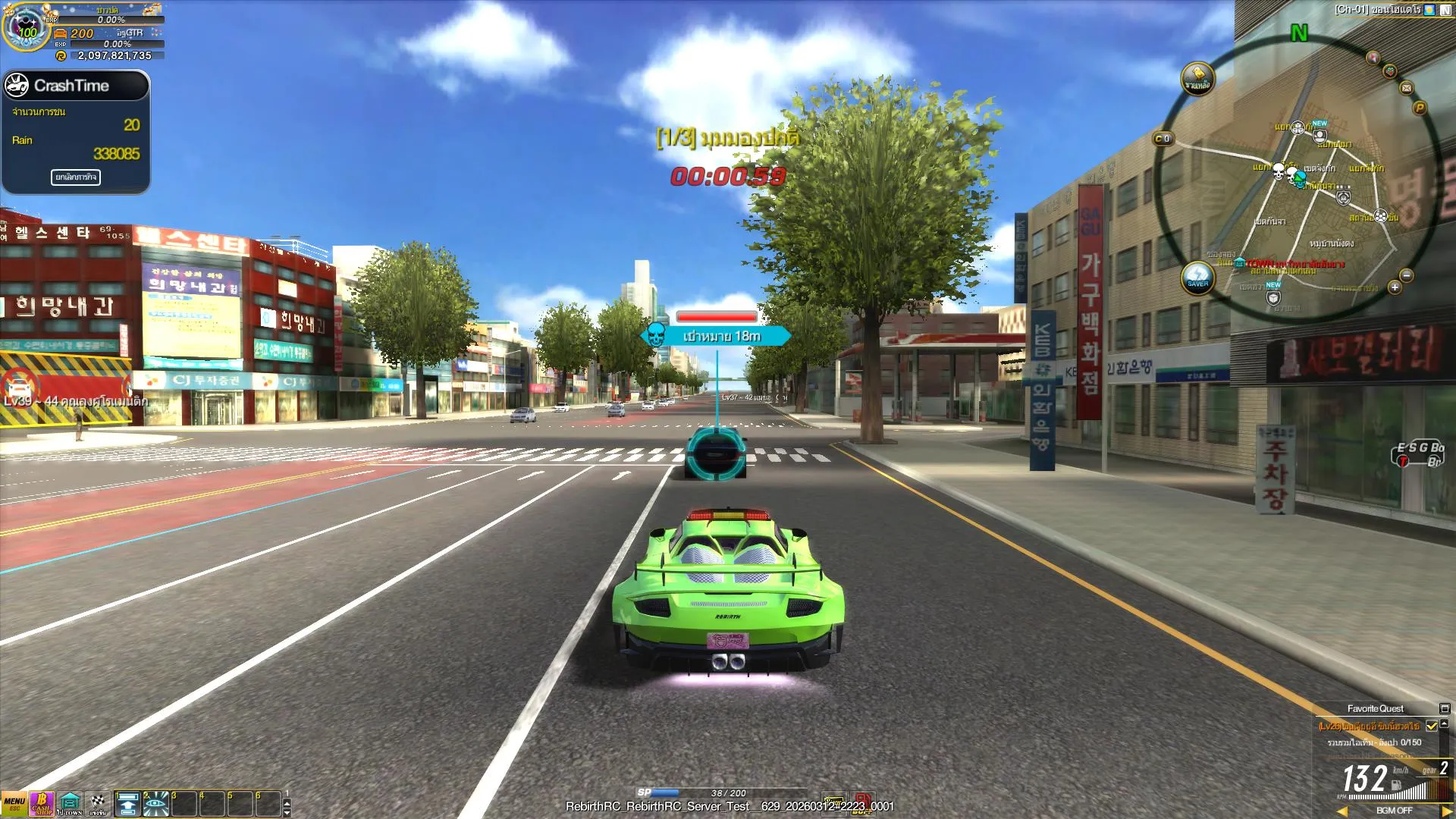Toggle the N button beside channel name
The image size is (1456, 819).
[1445, 10]
